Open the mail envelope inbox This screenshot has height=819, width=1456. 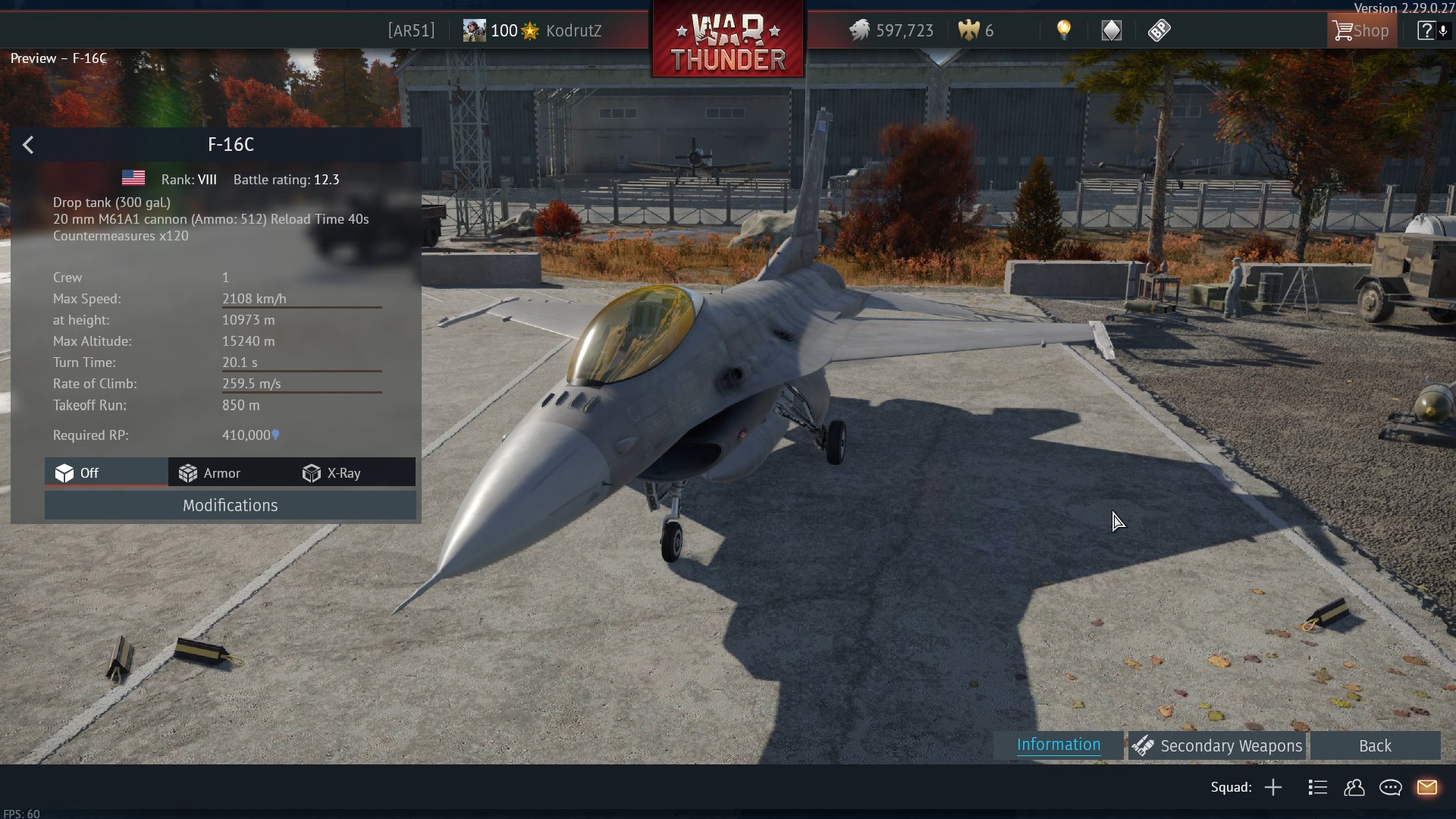coord(1427,788)
